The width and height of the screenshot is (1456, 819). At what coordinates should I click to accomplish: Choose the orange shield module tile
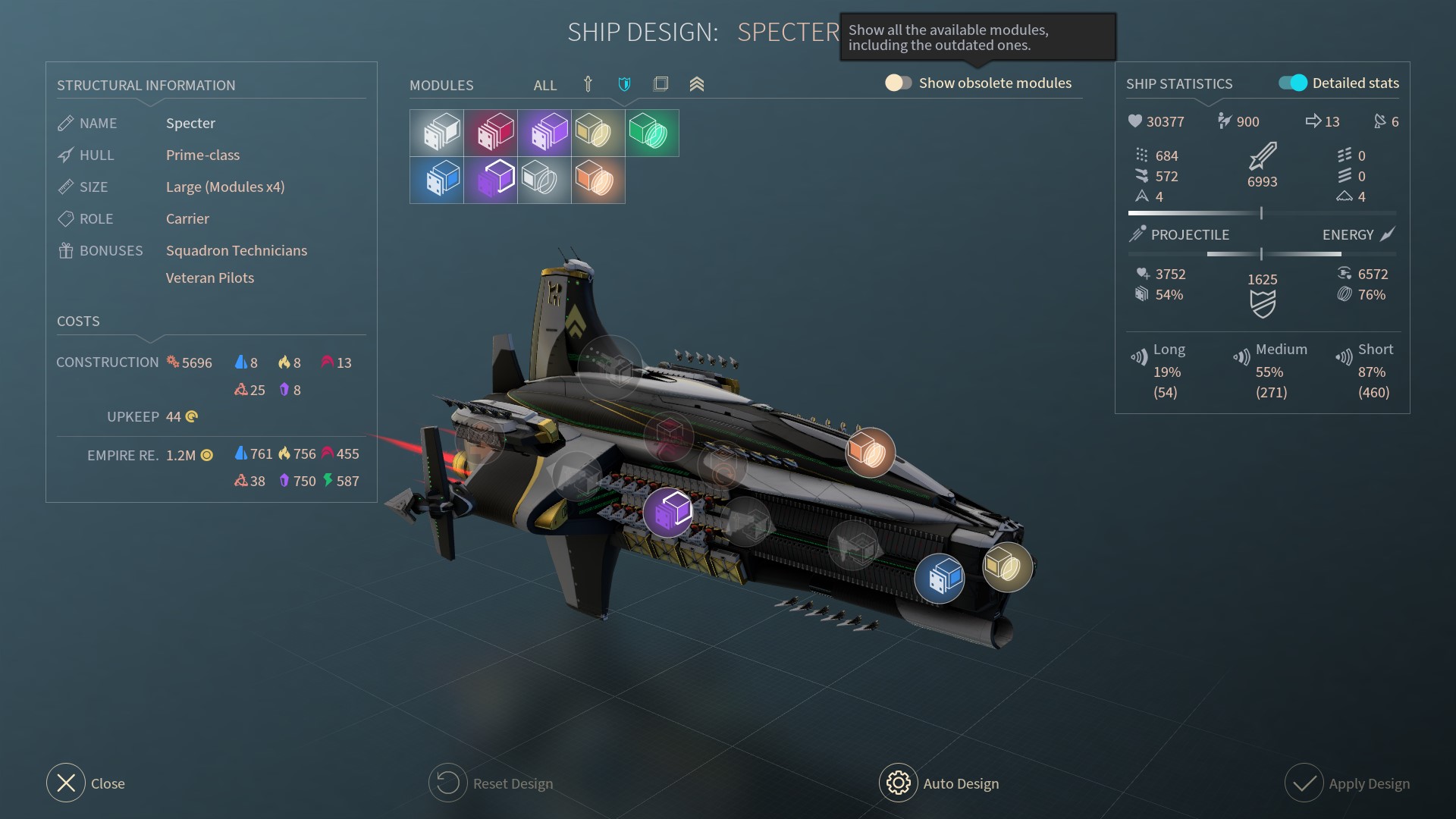598,180
